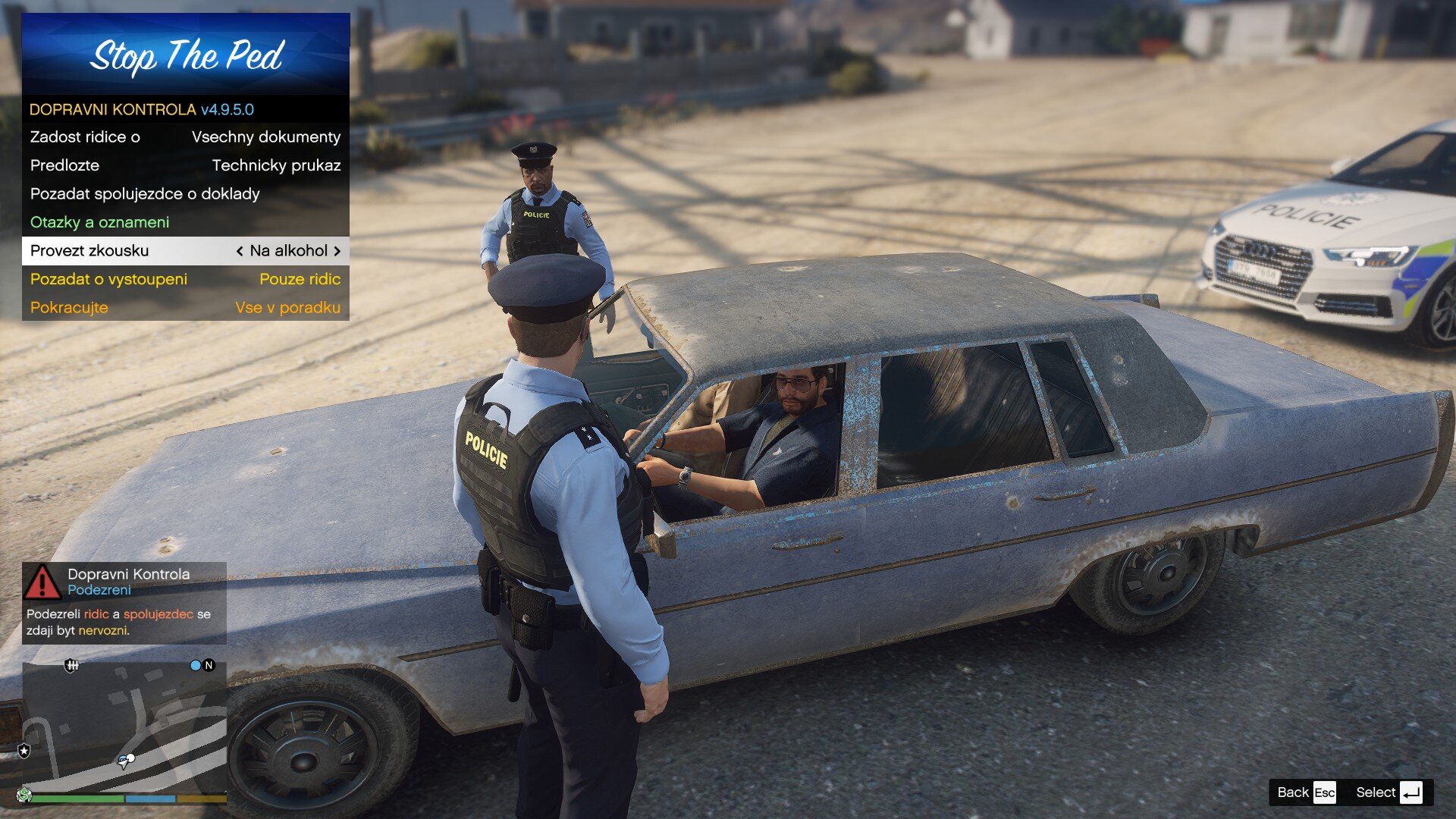Choose Pozadat o vystoupeni option
Image resolution: width=1456 pixels, height=819 pixels.
185,279
